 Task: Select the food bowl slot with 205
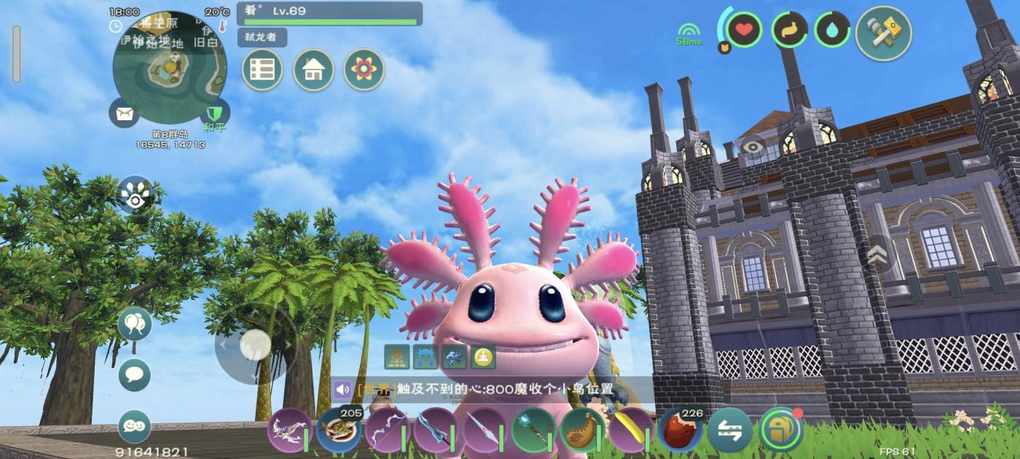(338, 431)
